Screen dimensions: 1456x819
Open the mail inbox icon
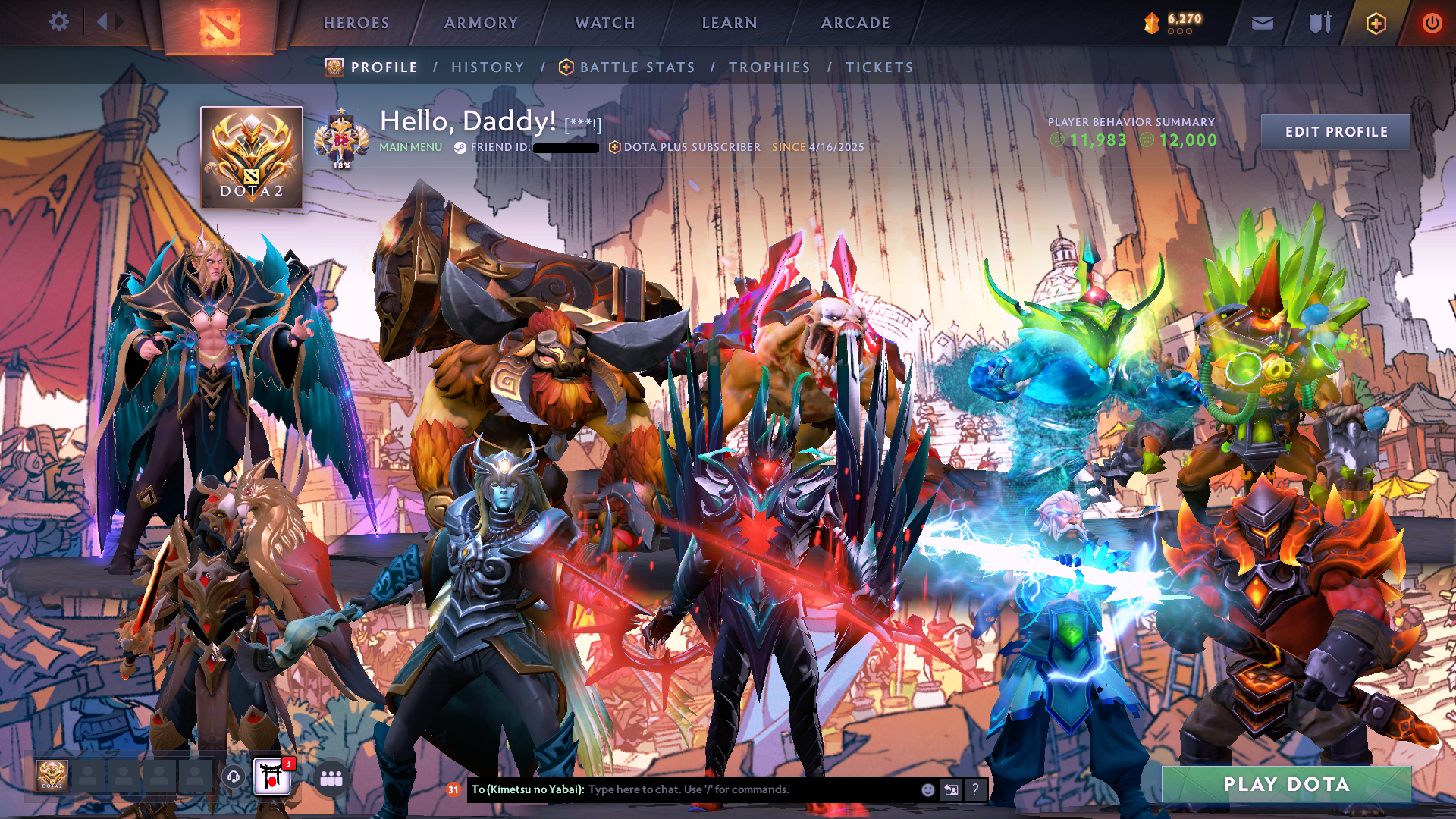1262,23
